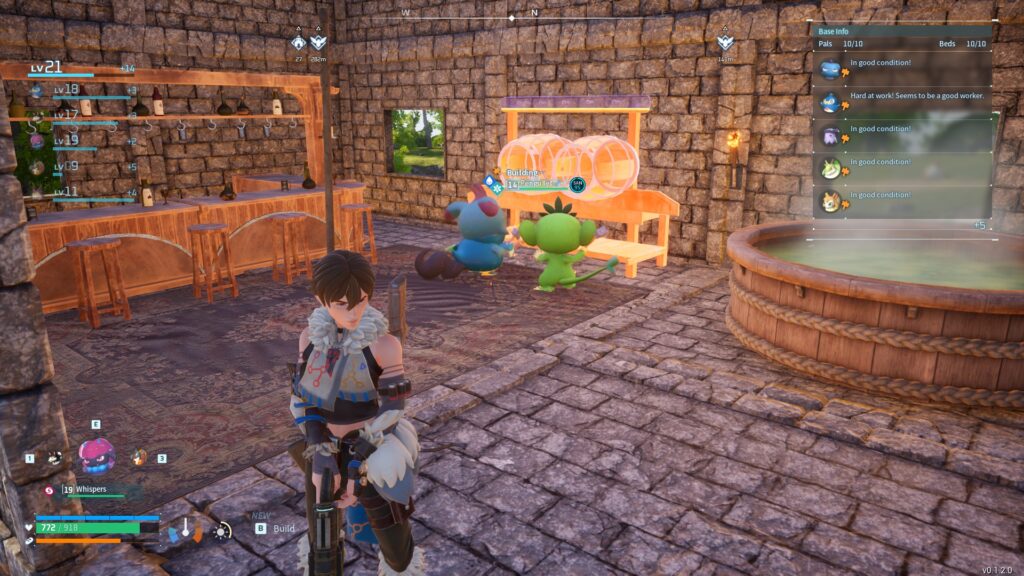Select the Whispers pal portrait
This screenshot has width=1024, height=576.
tap(96, 455)
